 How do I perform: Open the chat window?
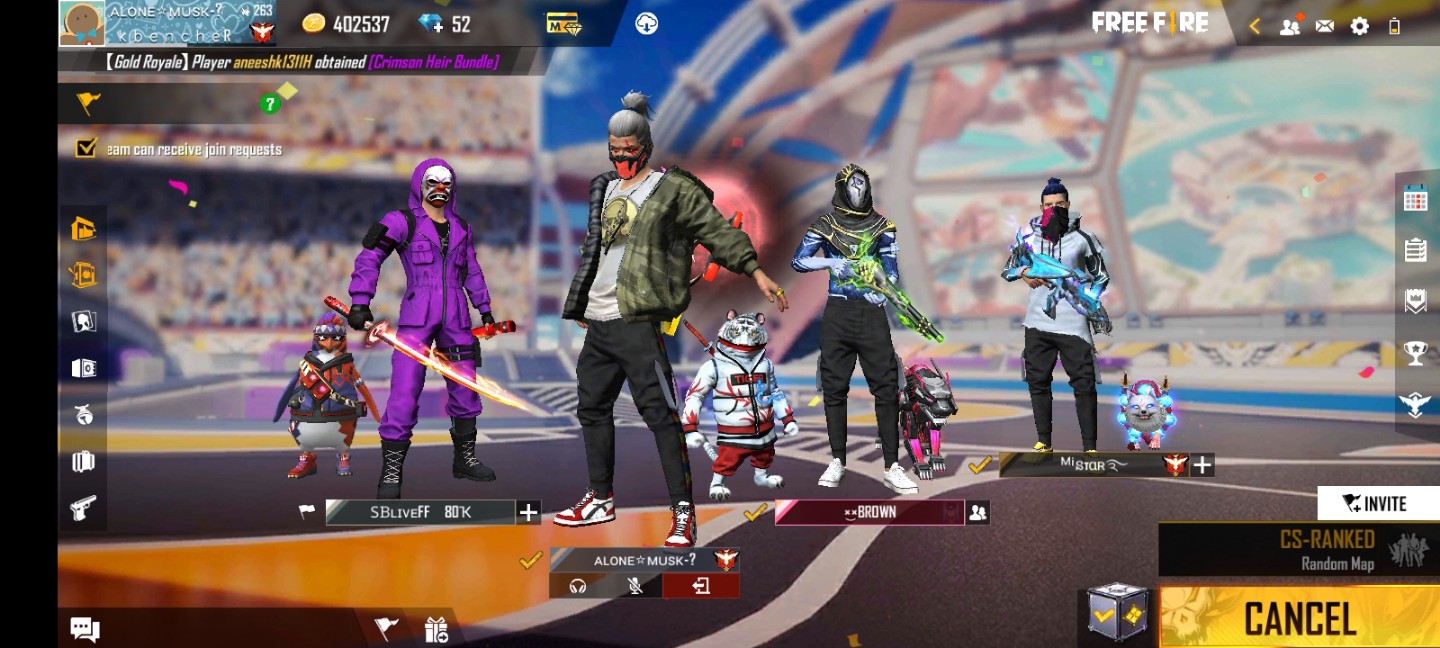[x=85, y=629]
